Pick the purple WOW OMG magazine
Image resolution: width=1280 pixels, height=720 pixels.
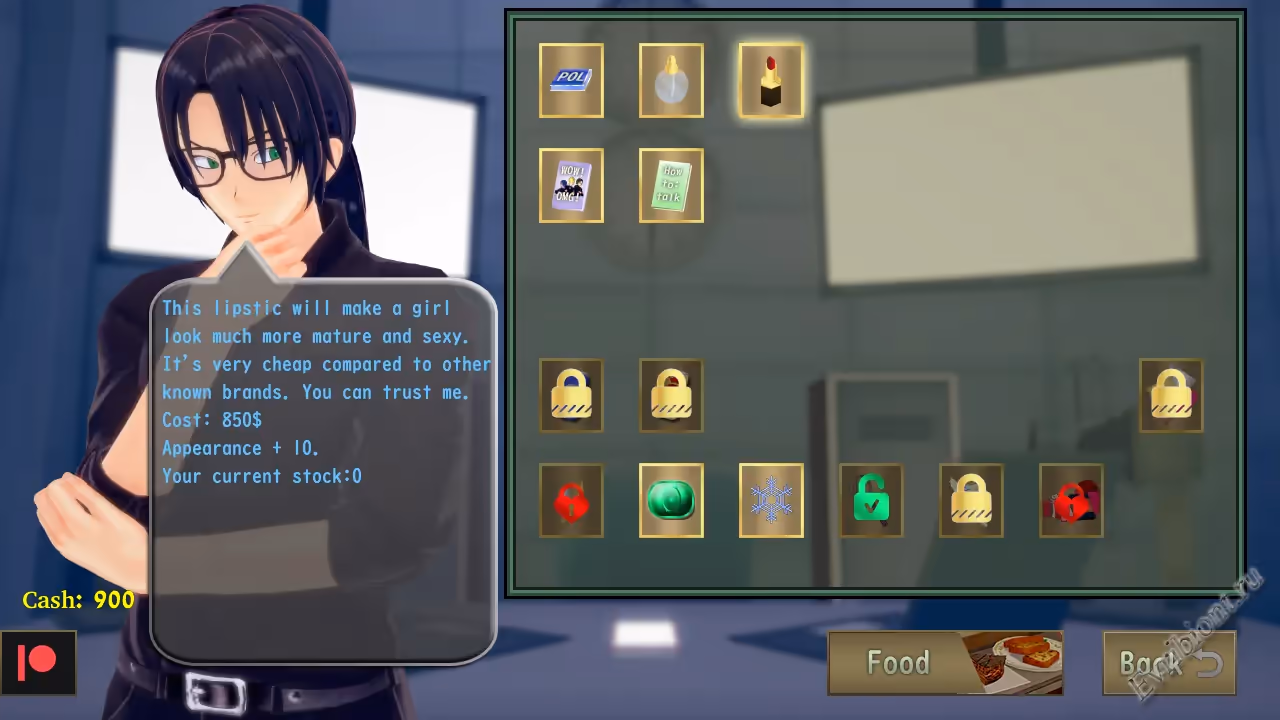[571, 185]
